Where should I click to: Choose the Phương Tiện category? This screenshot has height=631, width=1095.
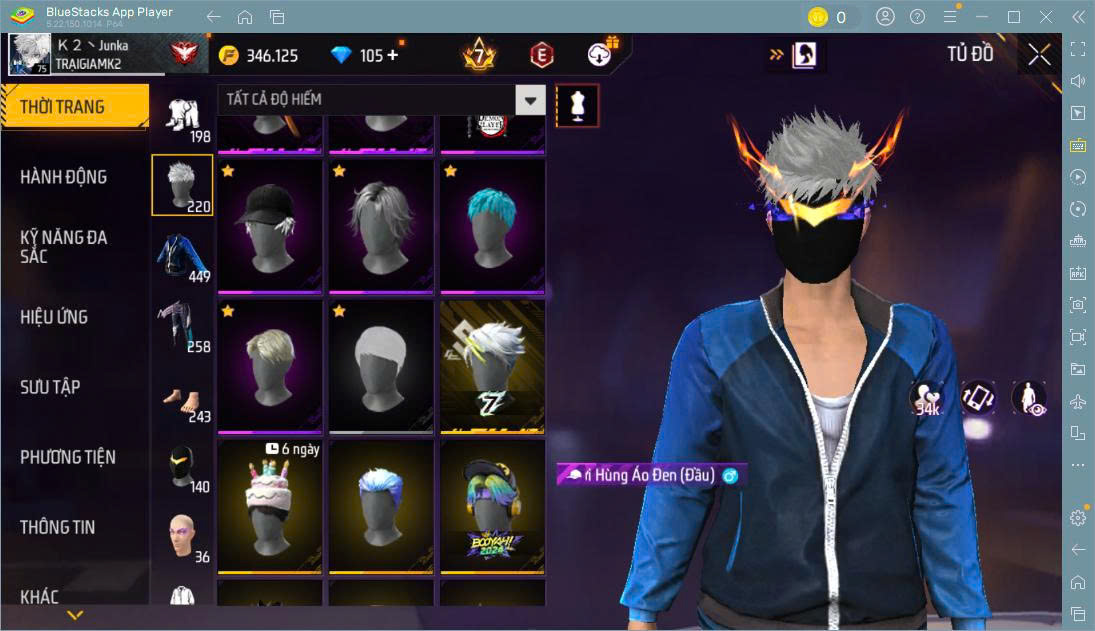[x=68, y=457]
